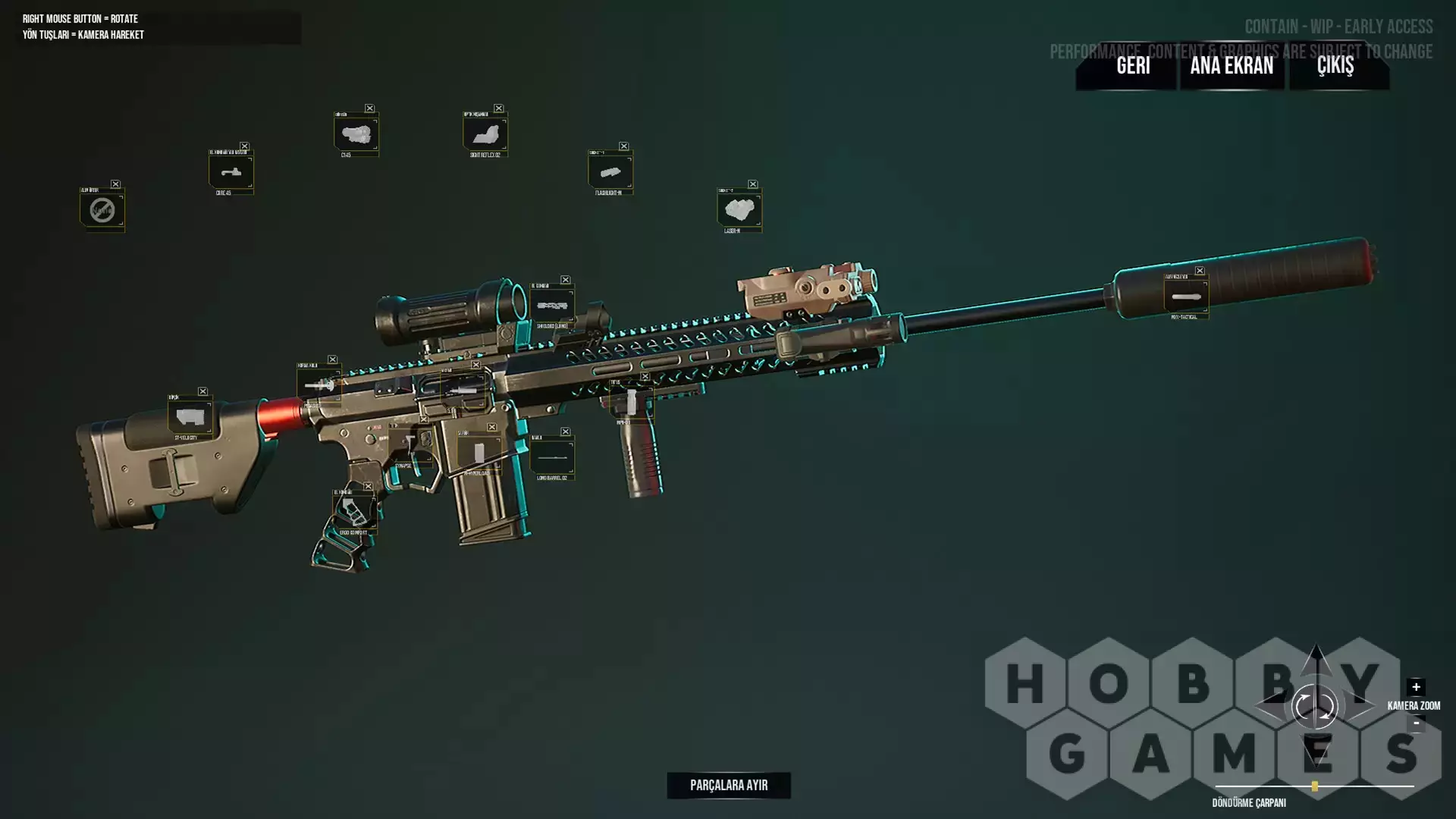Open the ST-Velocity stock slot
This screenshot has height=819, width=1456.
[189, 417]
